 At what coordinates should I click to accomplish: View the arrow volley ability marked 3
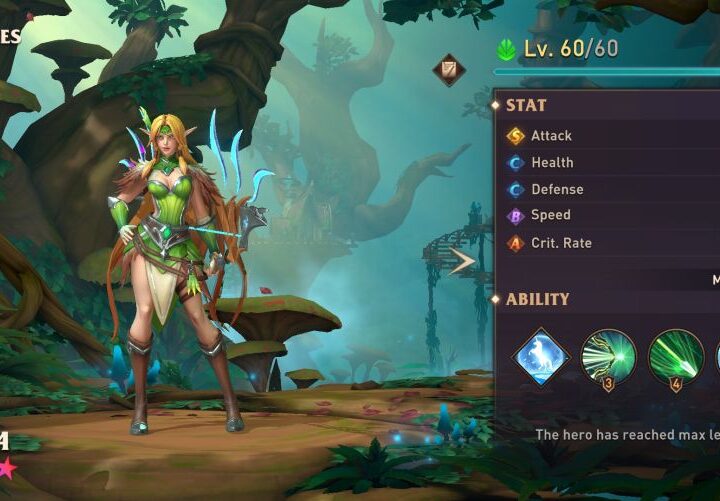point(608,357)
